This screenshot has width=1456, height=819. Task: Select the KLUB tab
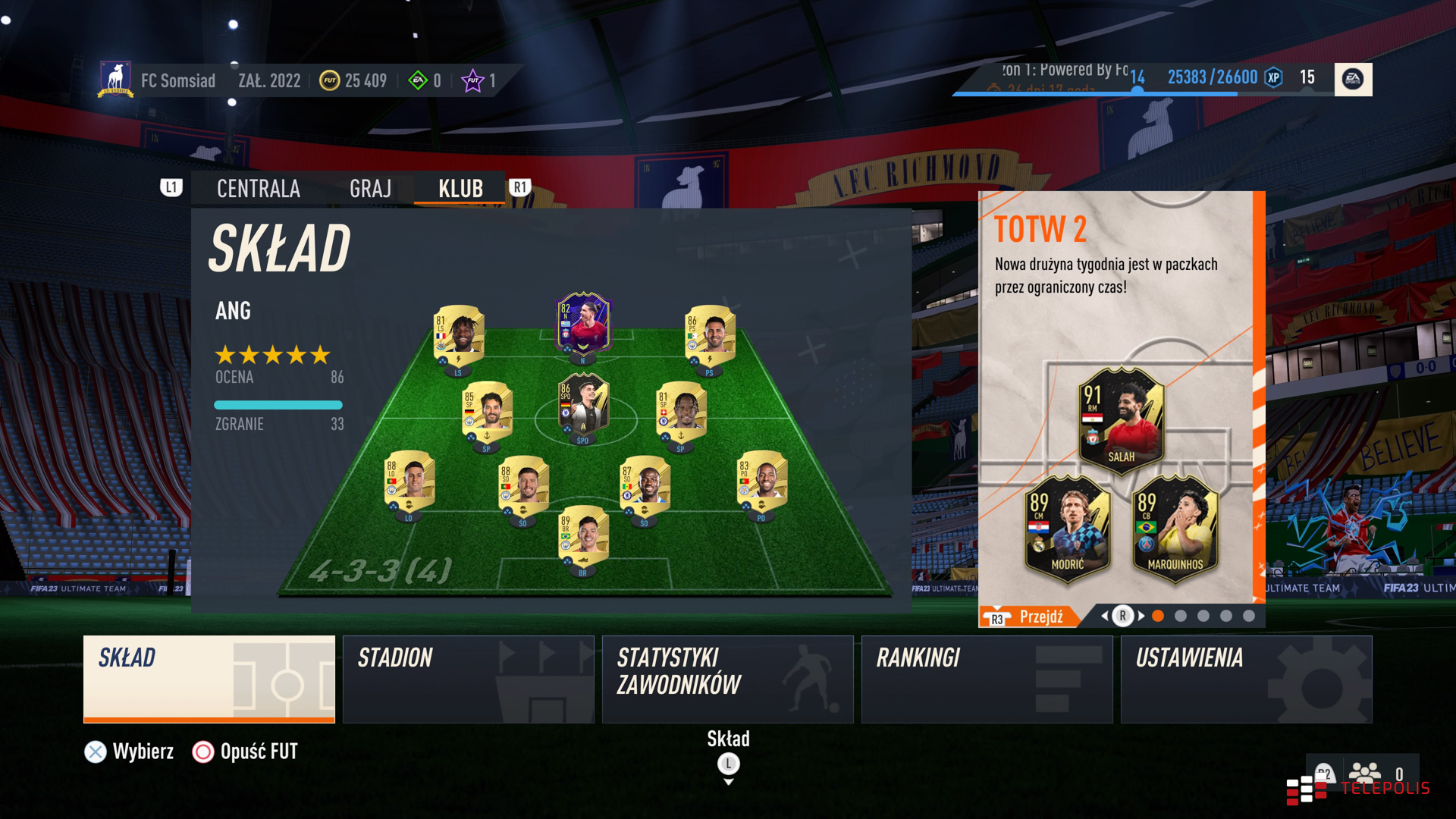460,189
